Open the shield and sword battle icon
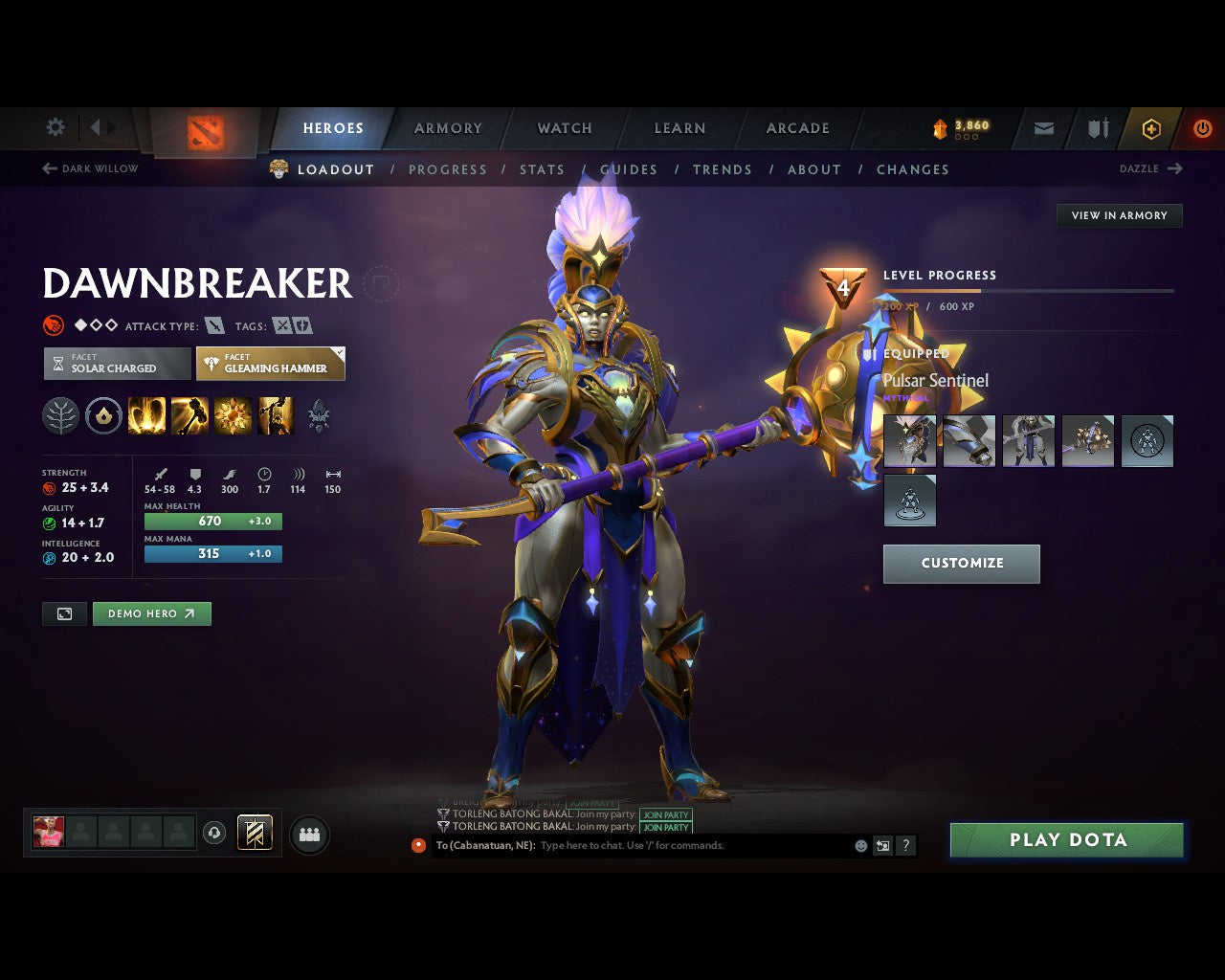This screenshot has width=1225, height=980. point(1097,128)
